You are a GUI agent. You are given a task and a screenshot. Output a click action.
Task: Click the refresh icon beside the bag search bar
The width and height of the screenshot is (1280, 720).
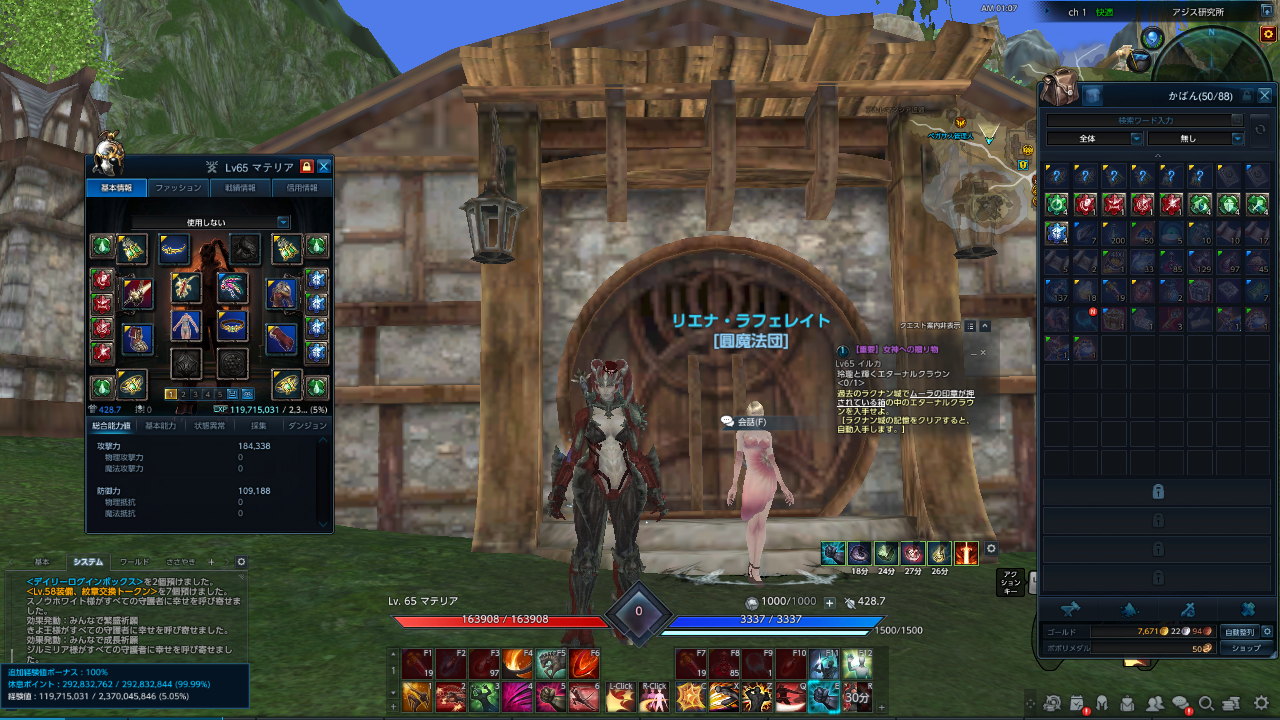click(1261, 128)
